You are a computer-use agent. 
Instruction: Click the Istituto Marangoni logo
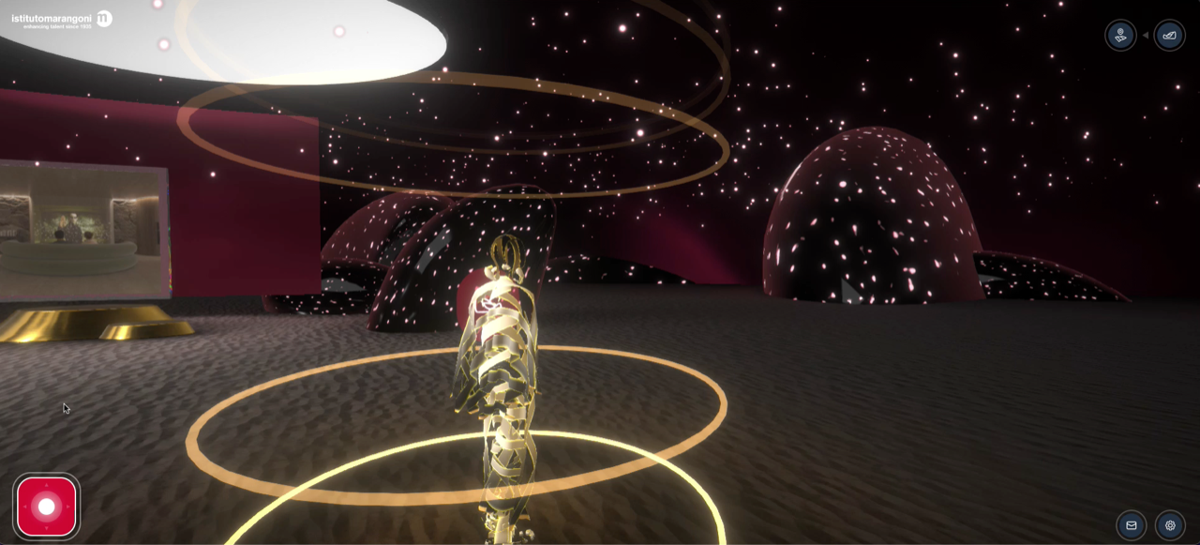tap(61, 19)
